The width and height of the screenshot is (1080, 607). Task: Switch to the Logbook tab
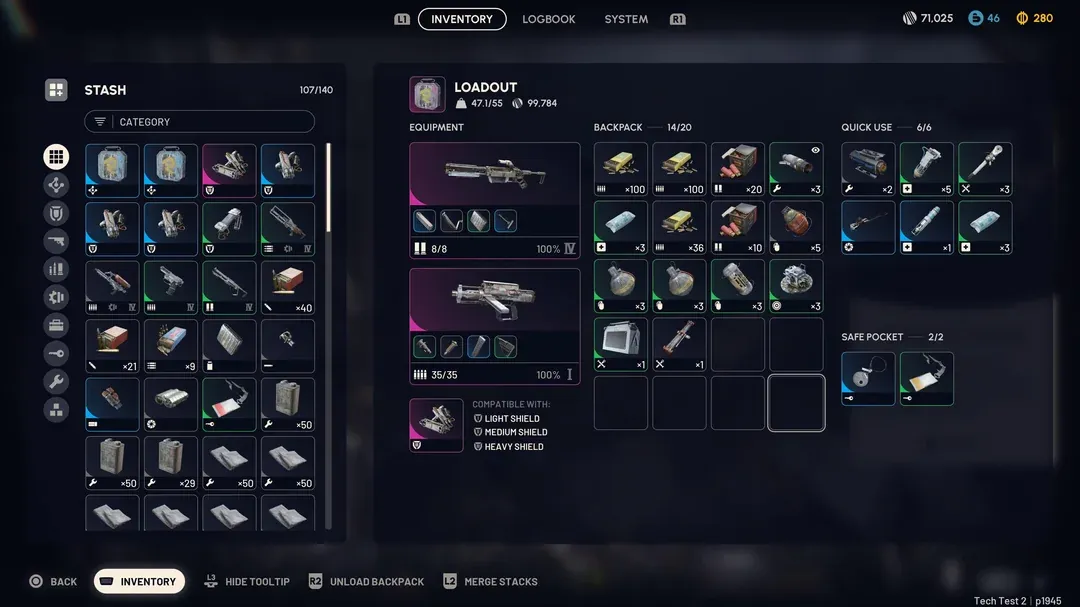pyautogui.click(x=548, y=19)
